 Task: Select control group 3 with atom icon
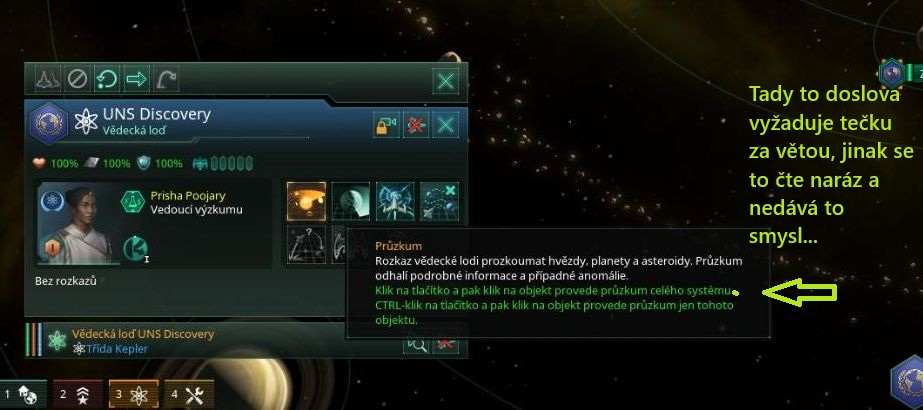point(130,395)
